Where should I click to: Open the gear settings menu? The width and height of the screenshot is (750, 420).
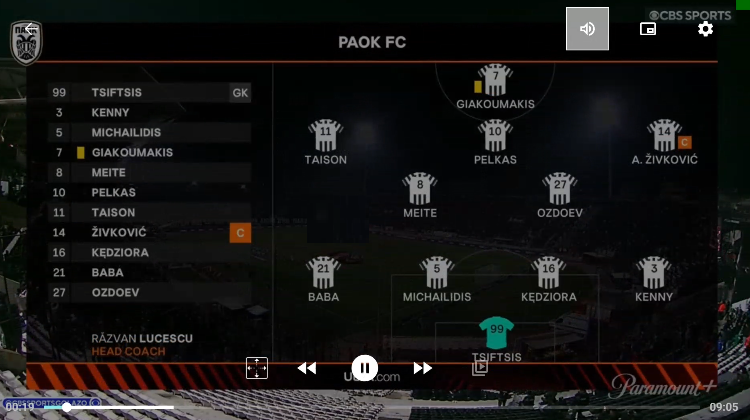pyautogui.click(x=705, y=29)
